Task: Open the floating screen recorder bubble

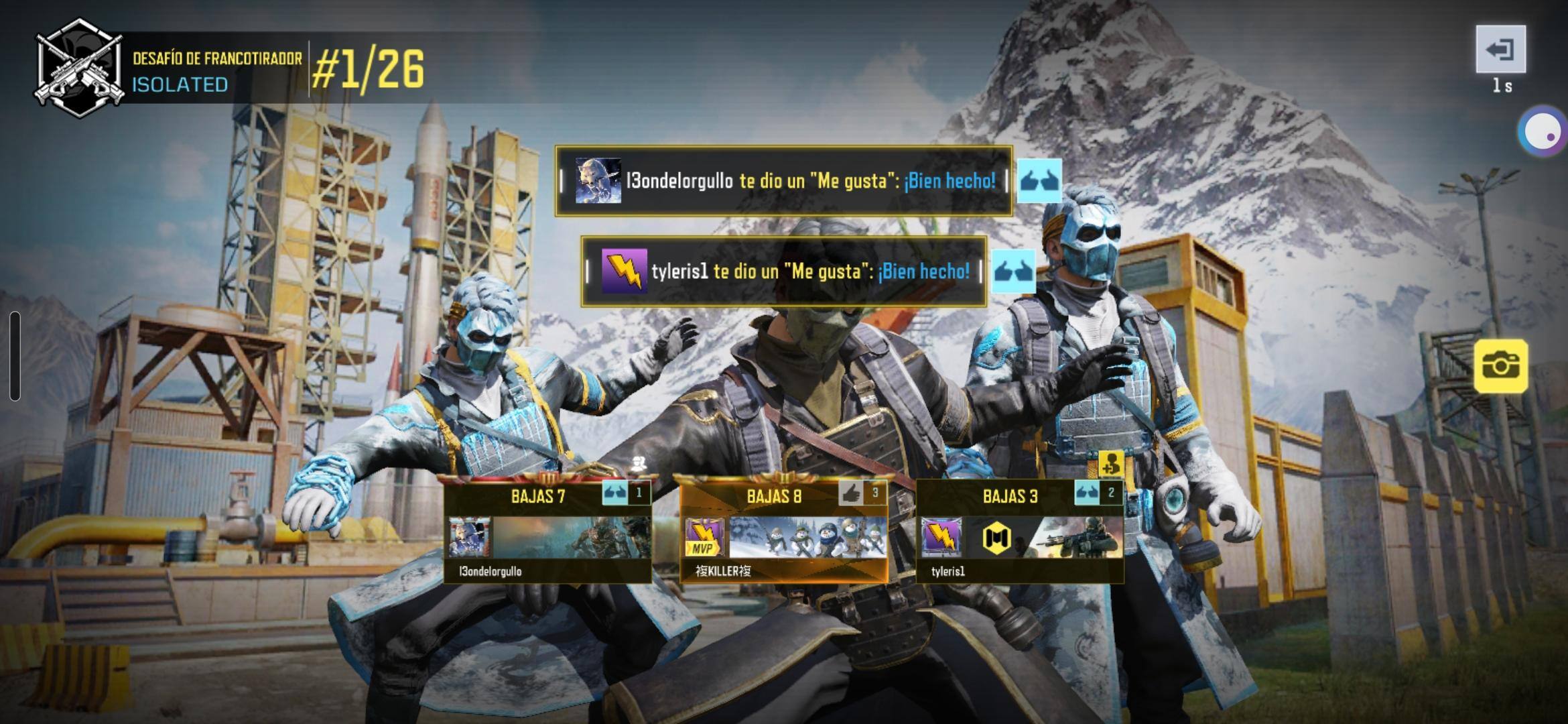Action: point(1542,131)
